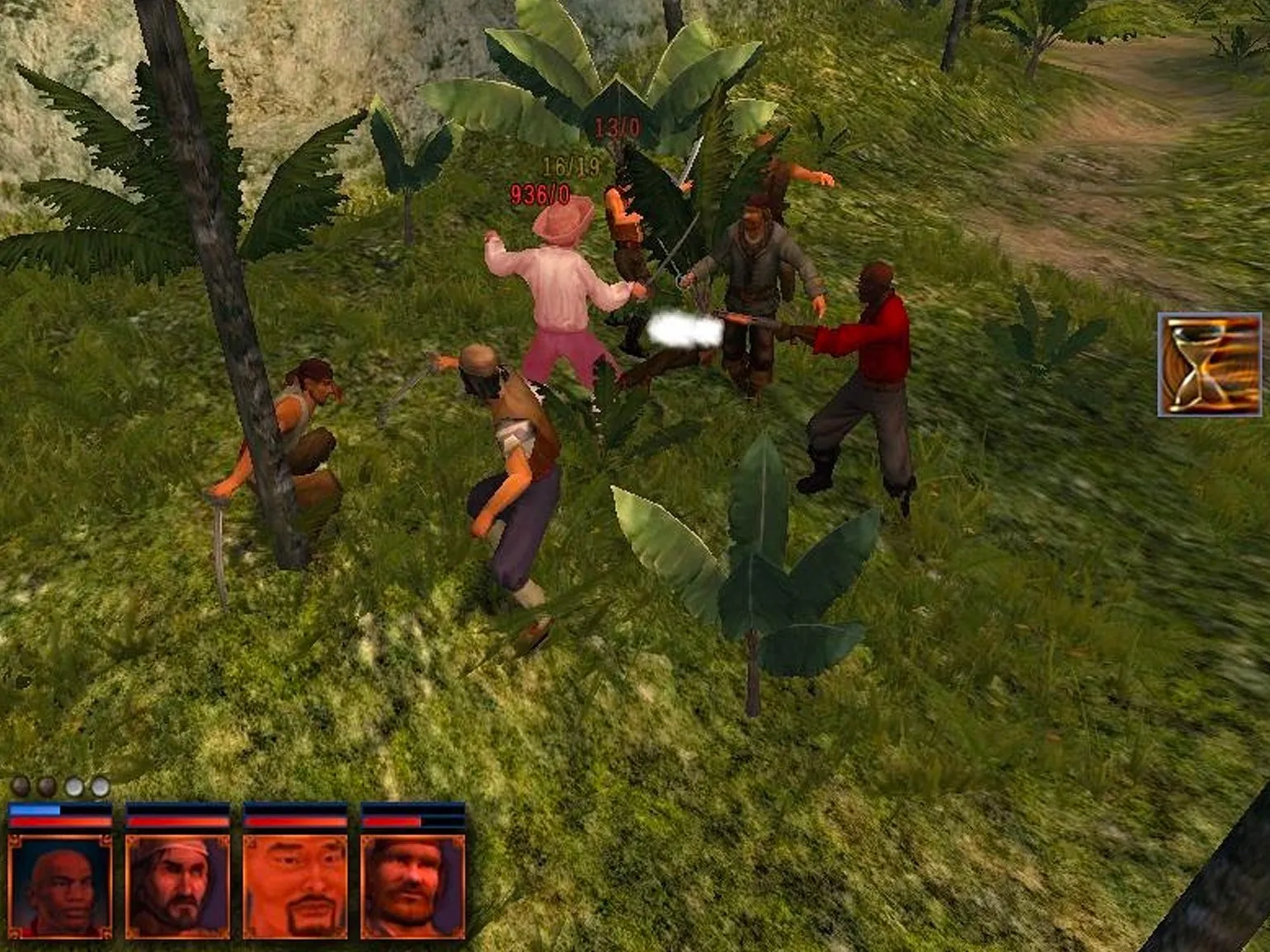Select the wounded stubbled pirate's portrait
Image resolution: width=1270 pixels, height=952 pixels.
pyautogui.click(x=412, y=886)
